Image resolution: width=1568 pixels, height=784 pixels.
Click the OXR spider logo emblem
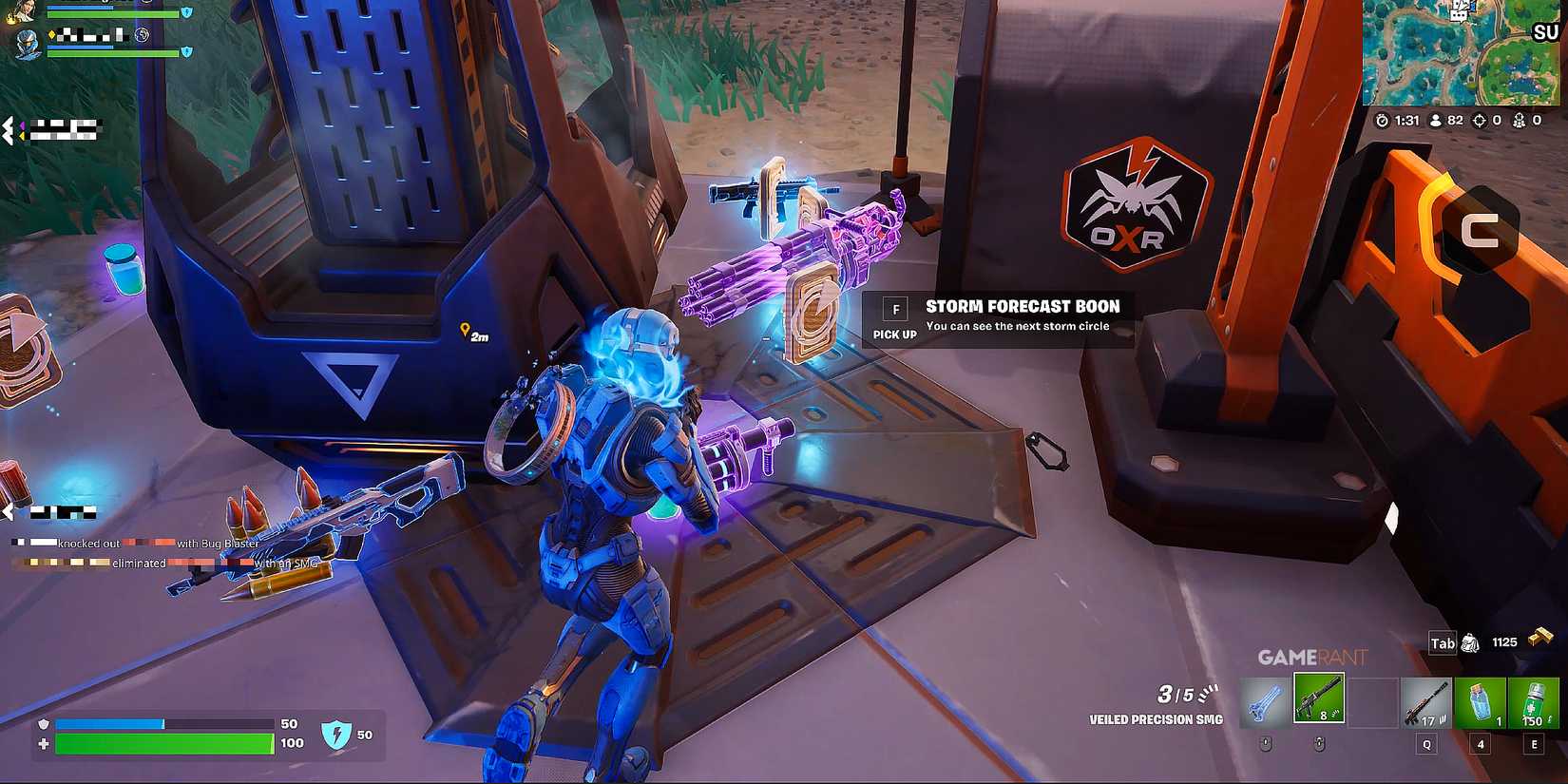(1137, 202)
